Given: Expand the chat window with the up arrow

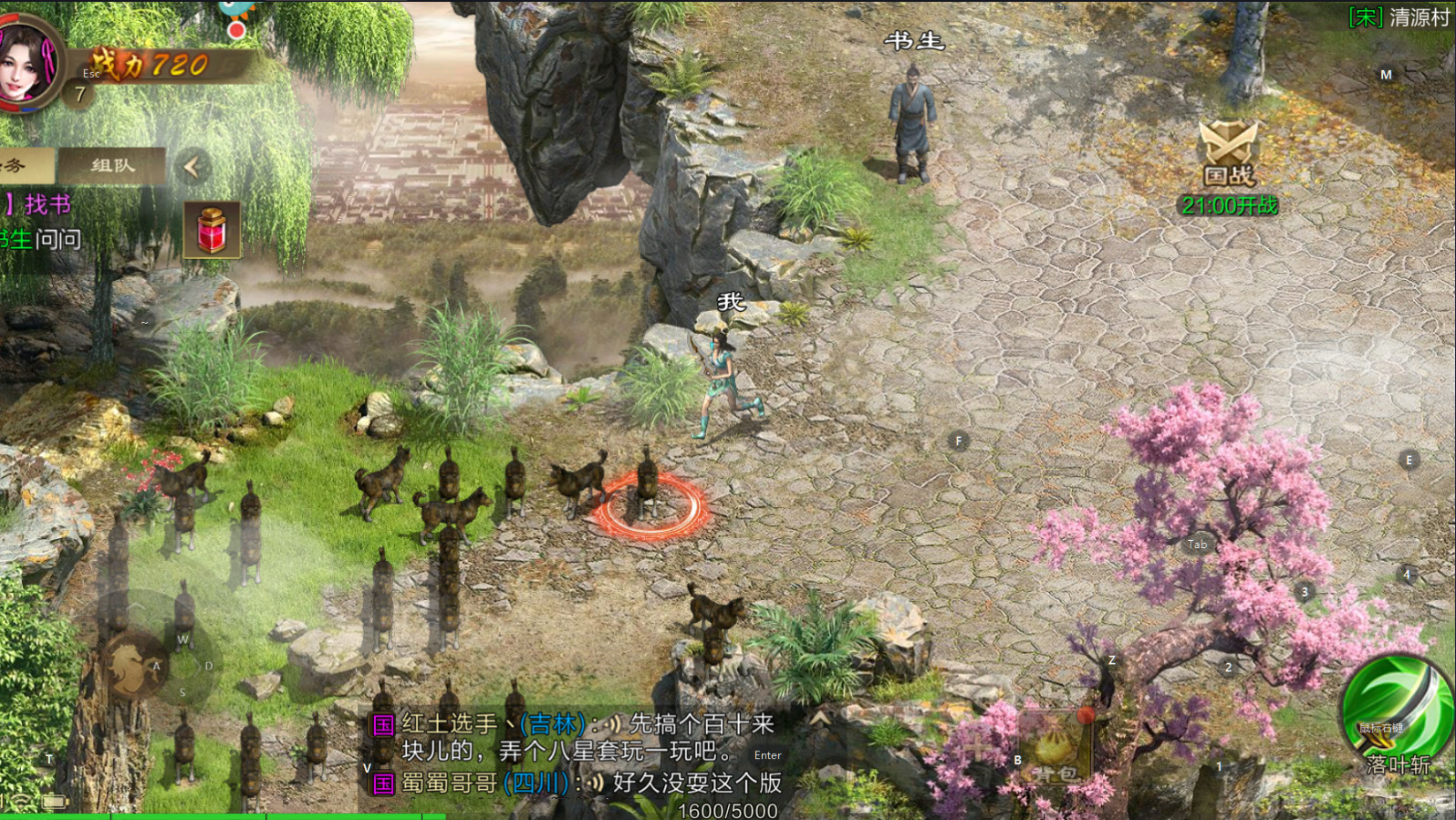Looking at the screenshot, I should coord(820,719).
